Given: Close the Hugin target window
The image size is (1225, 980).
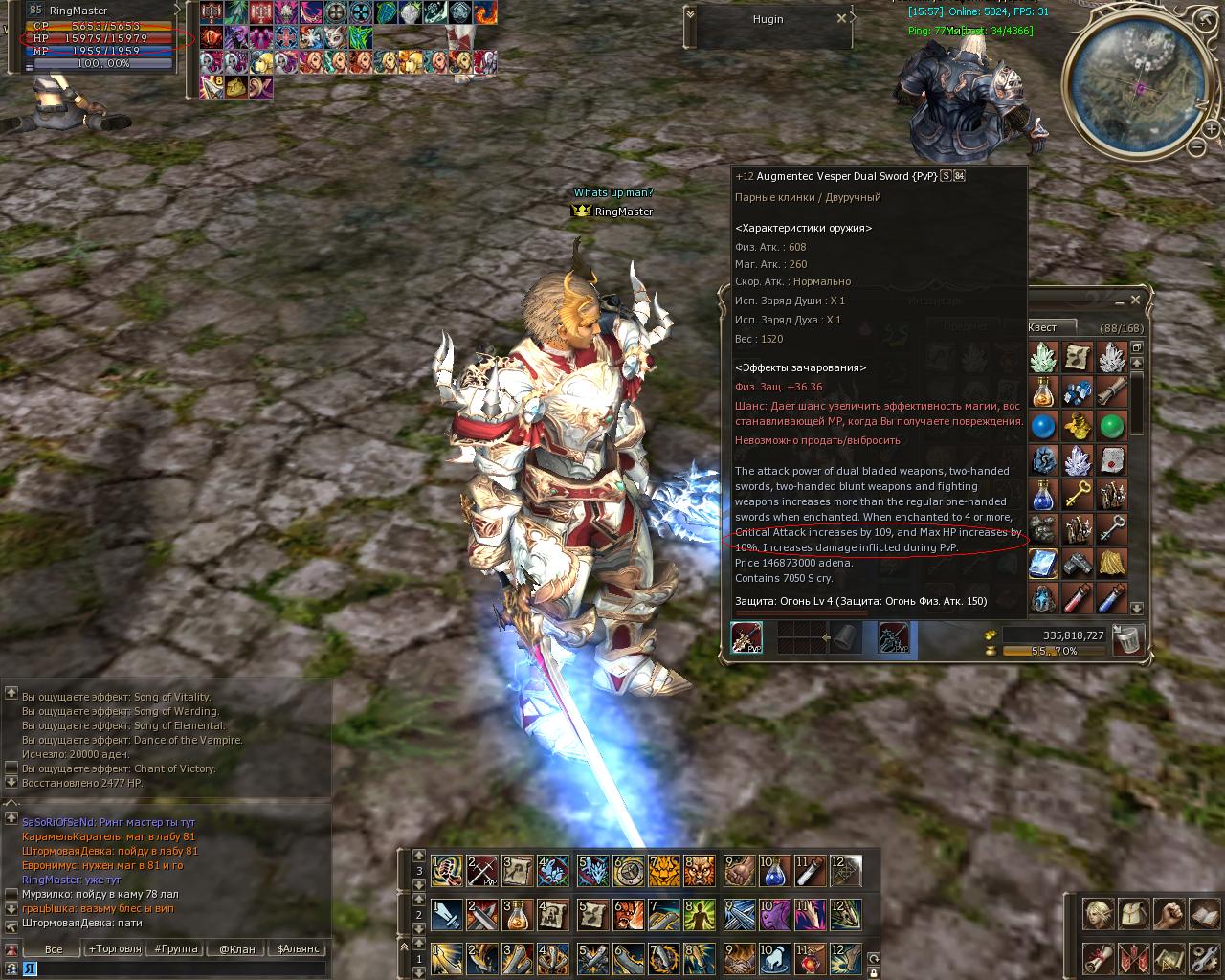Looking at the screenshot, I should 841,18.
